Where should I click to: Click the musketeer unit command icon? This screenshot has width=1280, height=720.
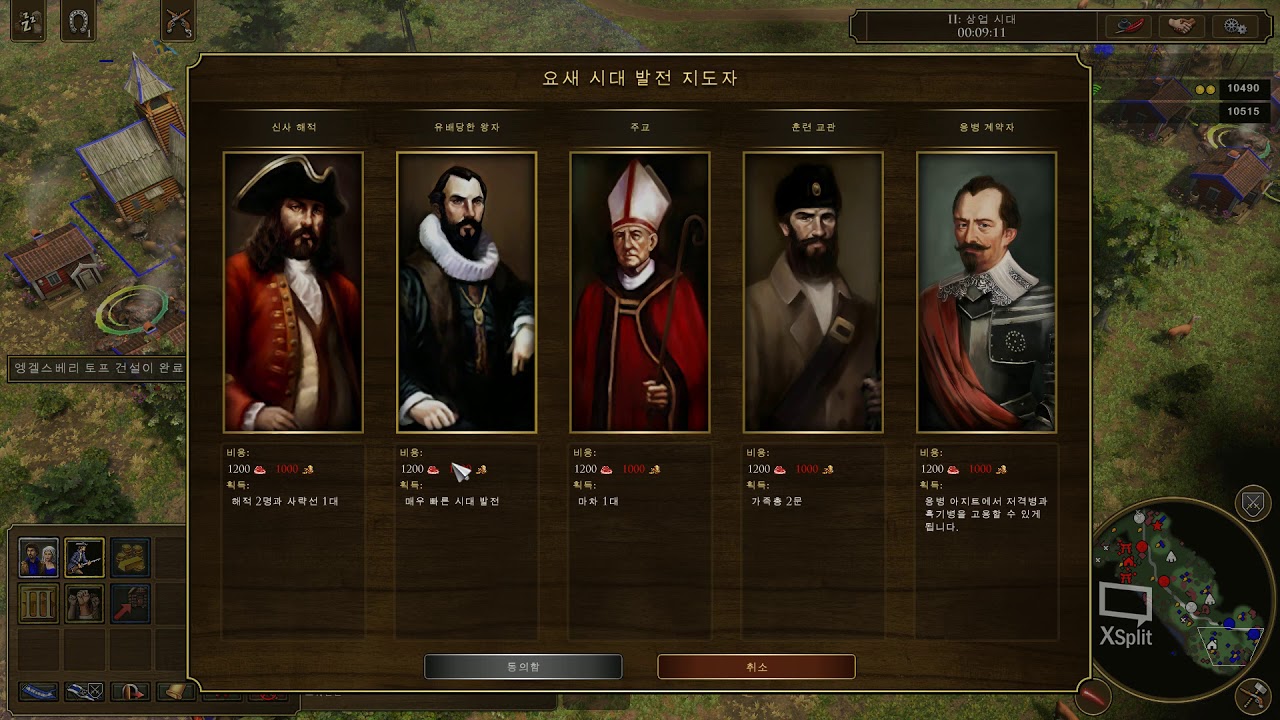[85, 558]
